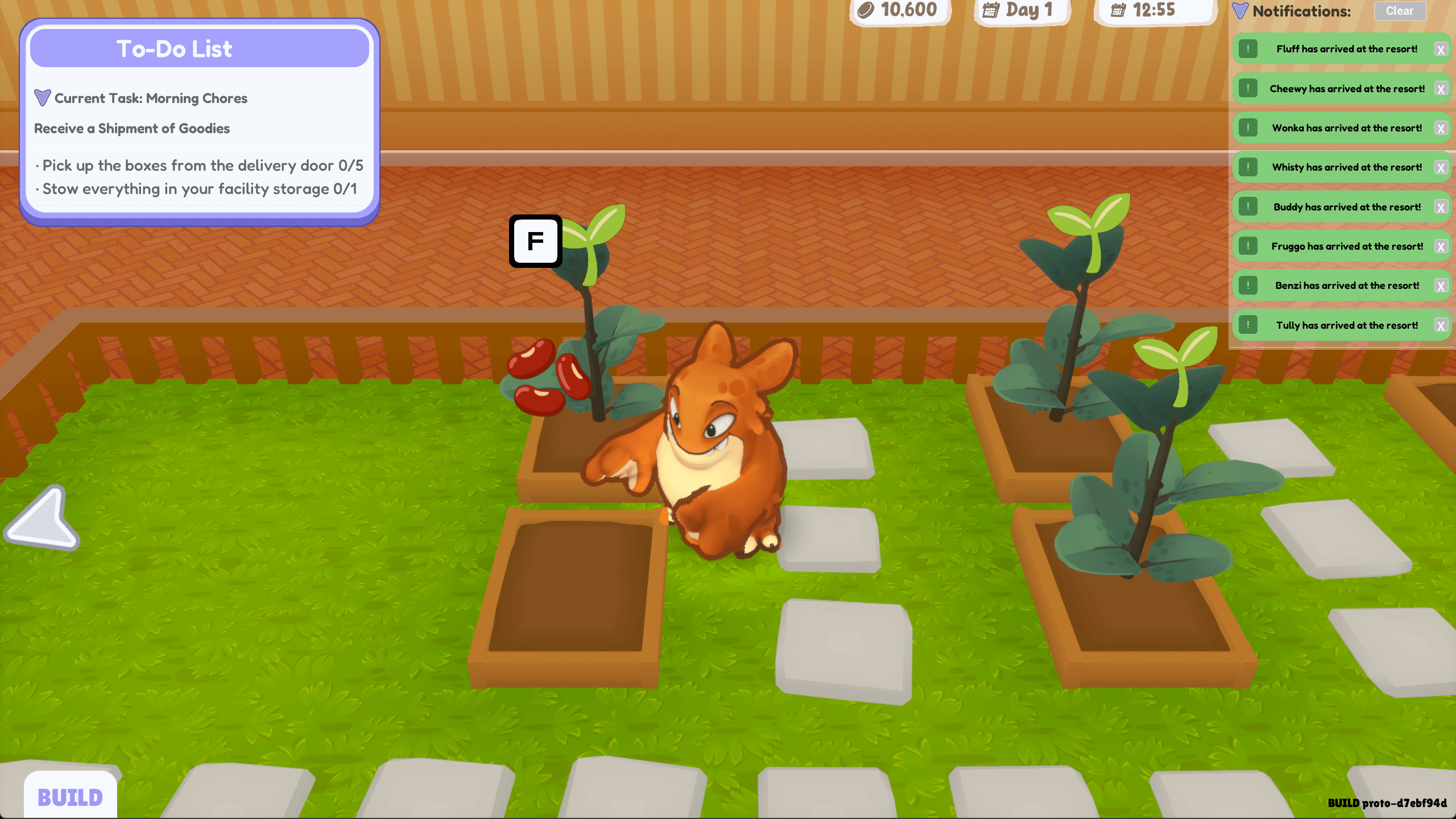1456x819 pixels.
Task: Click the Current Task Morning Chores entry
Action: pyautogui.click(x=151, y=98)
